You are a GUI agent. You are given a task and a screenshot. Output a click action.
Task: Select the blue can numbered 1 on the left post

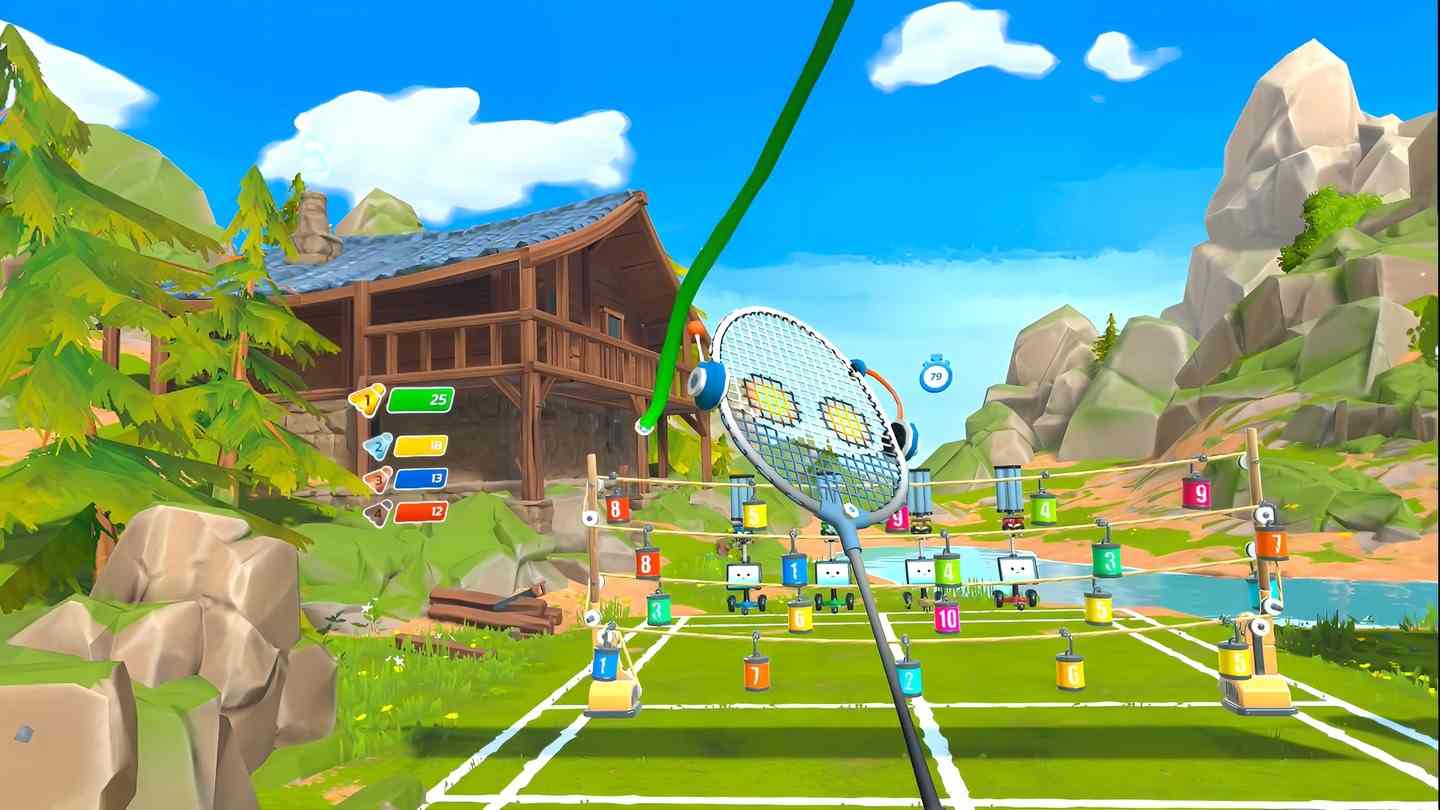click(603, 663)
